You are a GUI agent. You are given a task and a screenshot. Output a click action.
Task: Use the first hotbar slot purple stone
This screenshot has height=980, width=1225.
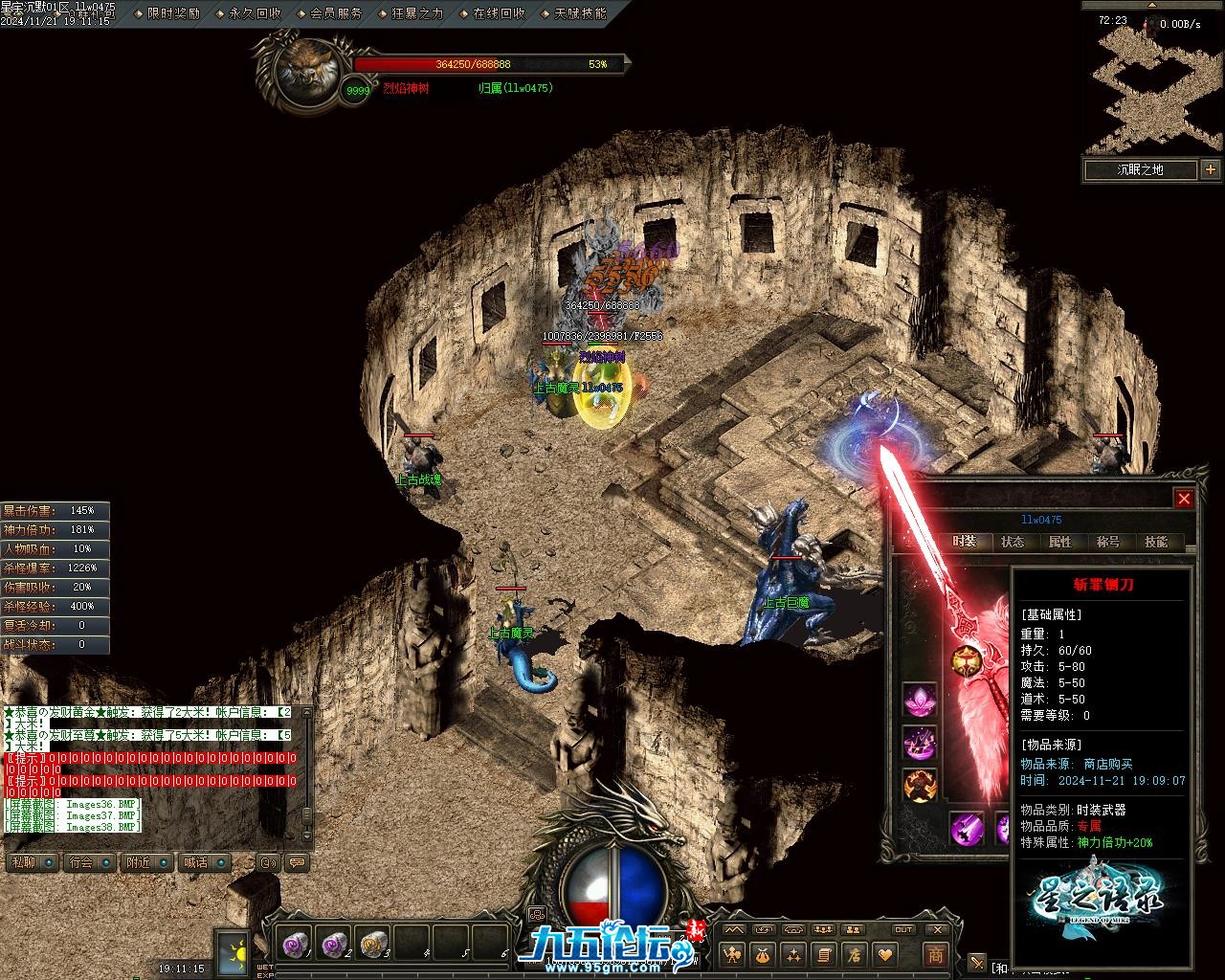tap(294, 945)
